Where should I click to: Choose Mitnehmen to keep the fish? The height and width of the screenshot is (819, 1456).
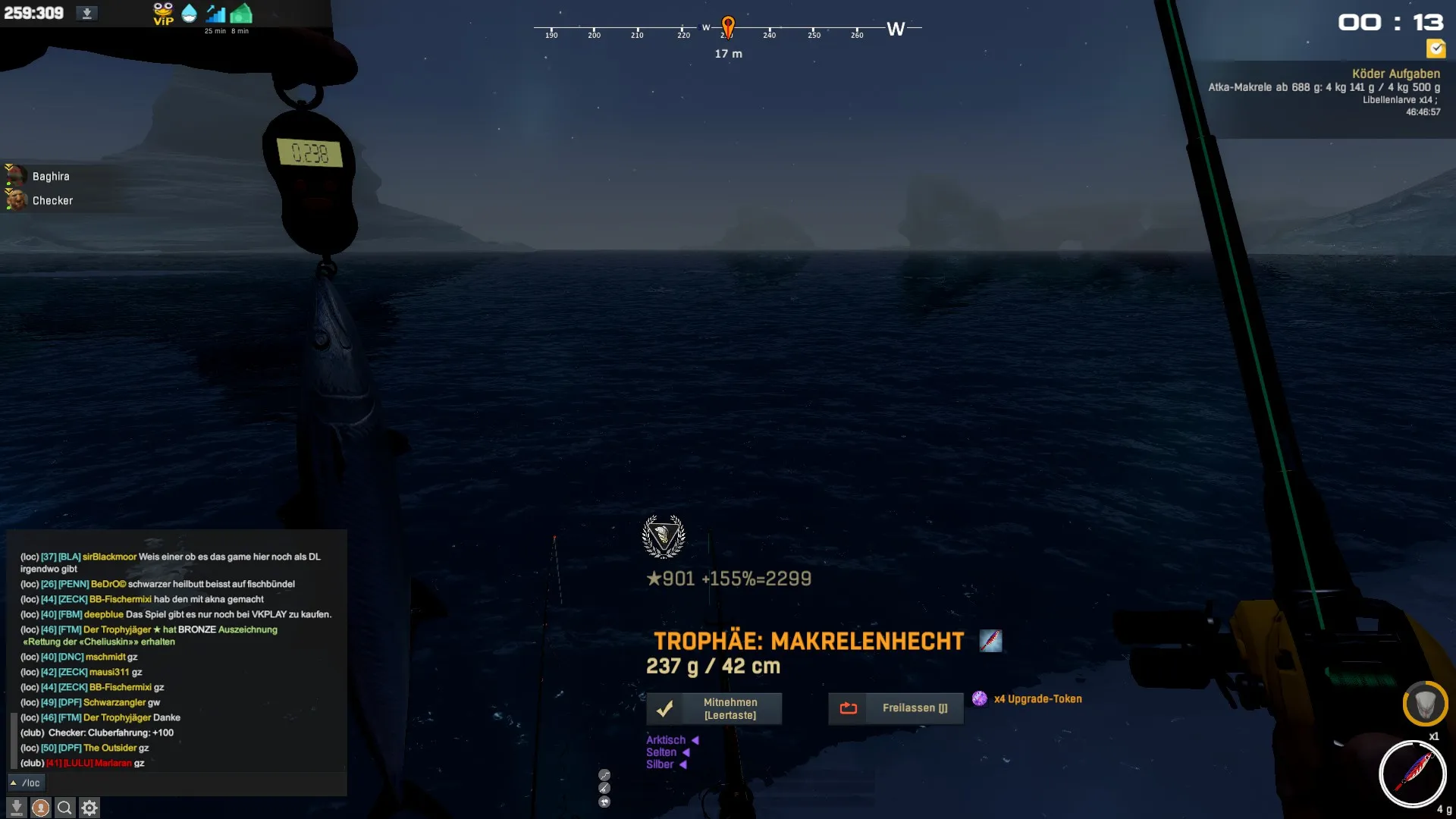714,708
